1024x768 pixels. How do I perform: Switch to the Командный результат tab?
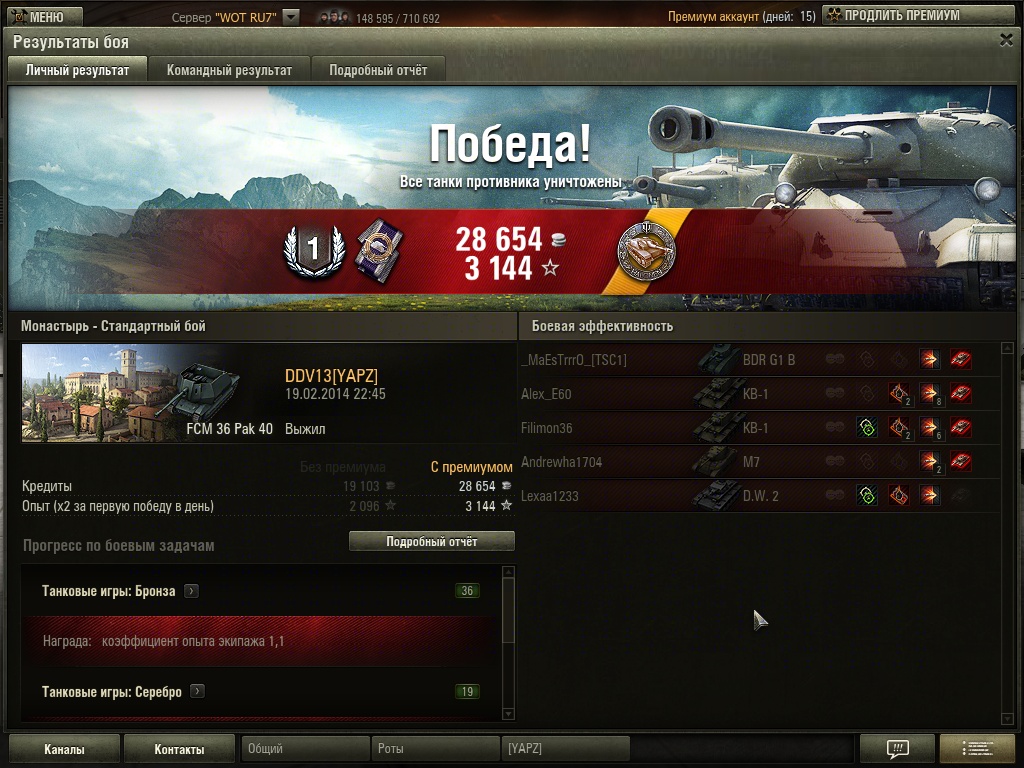[x=229, y=70]
